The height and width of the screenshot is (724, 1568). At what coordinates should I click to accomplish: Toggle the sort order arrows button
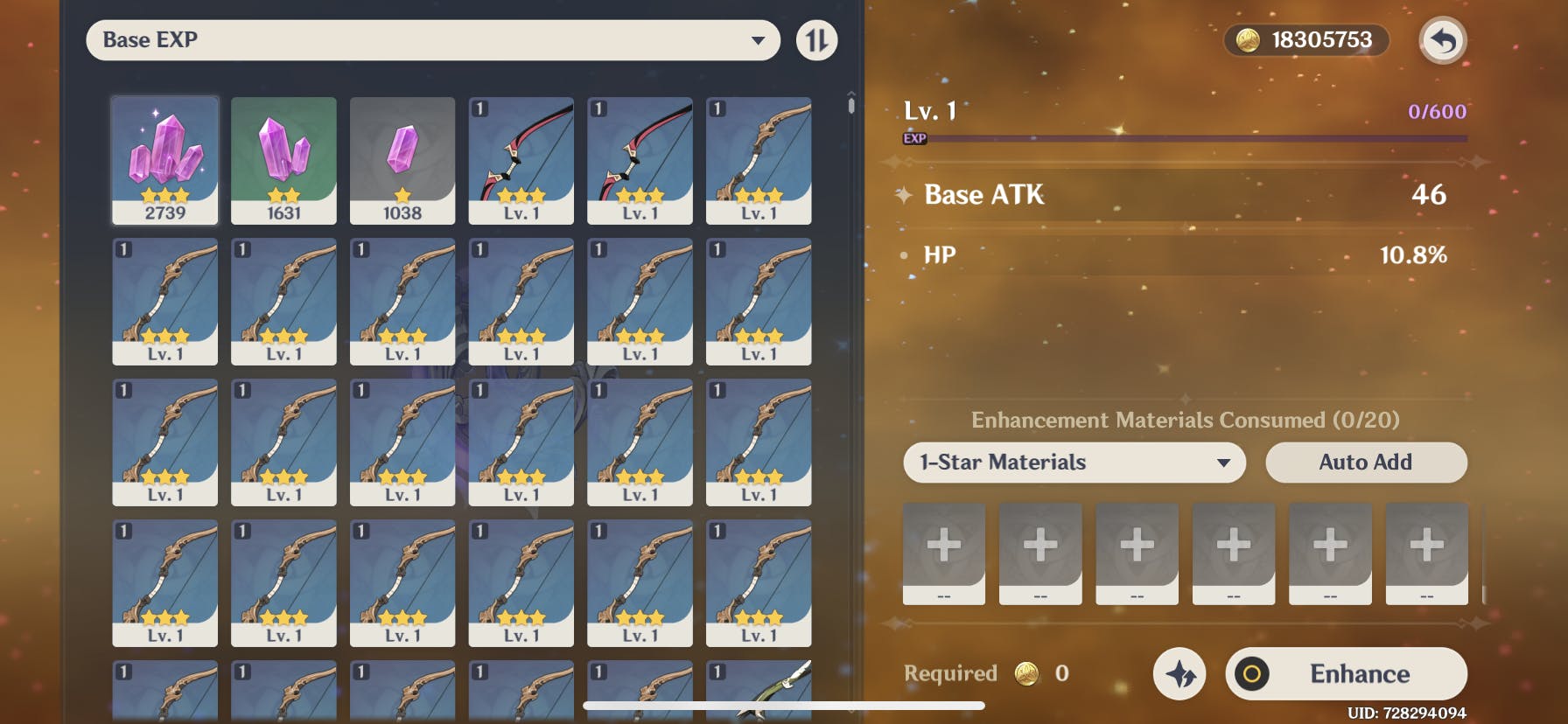816,40
